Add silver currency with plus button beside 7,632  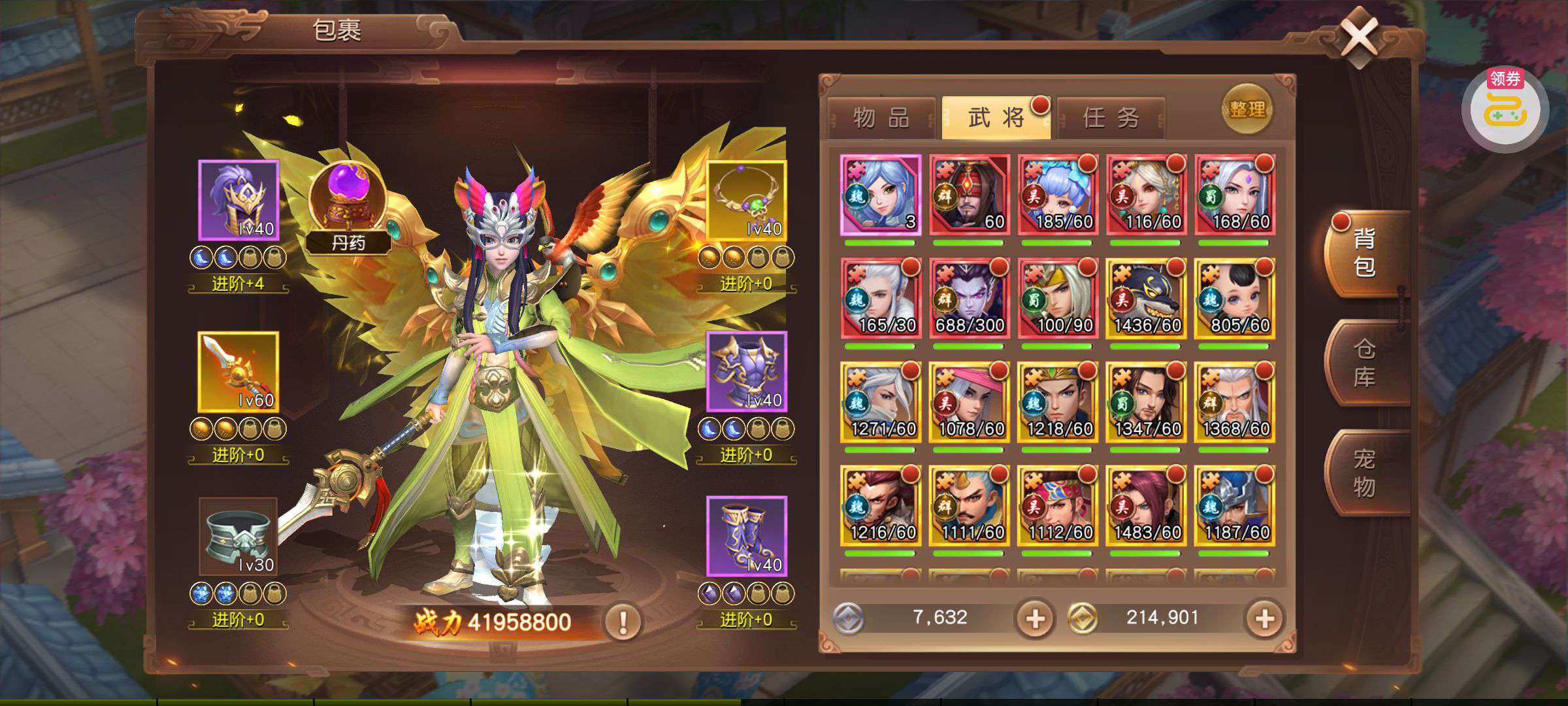tap(1034, 618)
